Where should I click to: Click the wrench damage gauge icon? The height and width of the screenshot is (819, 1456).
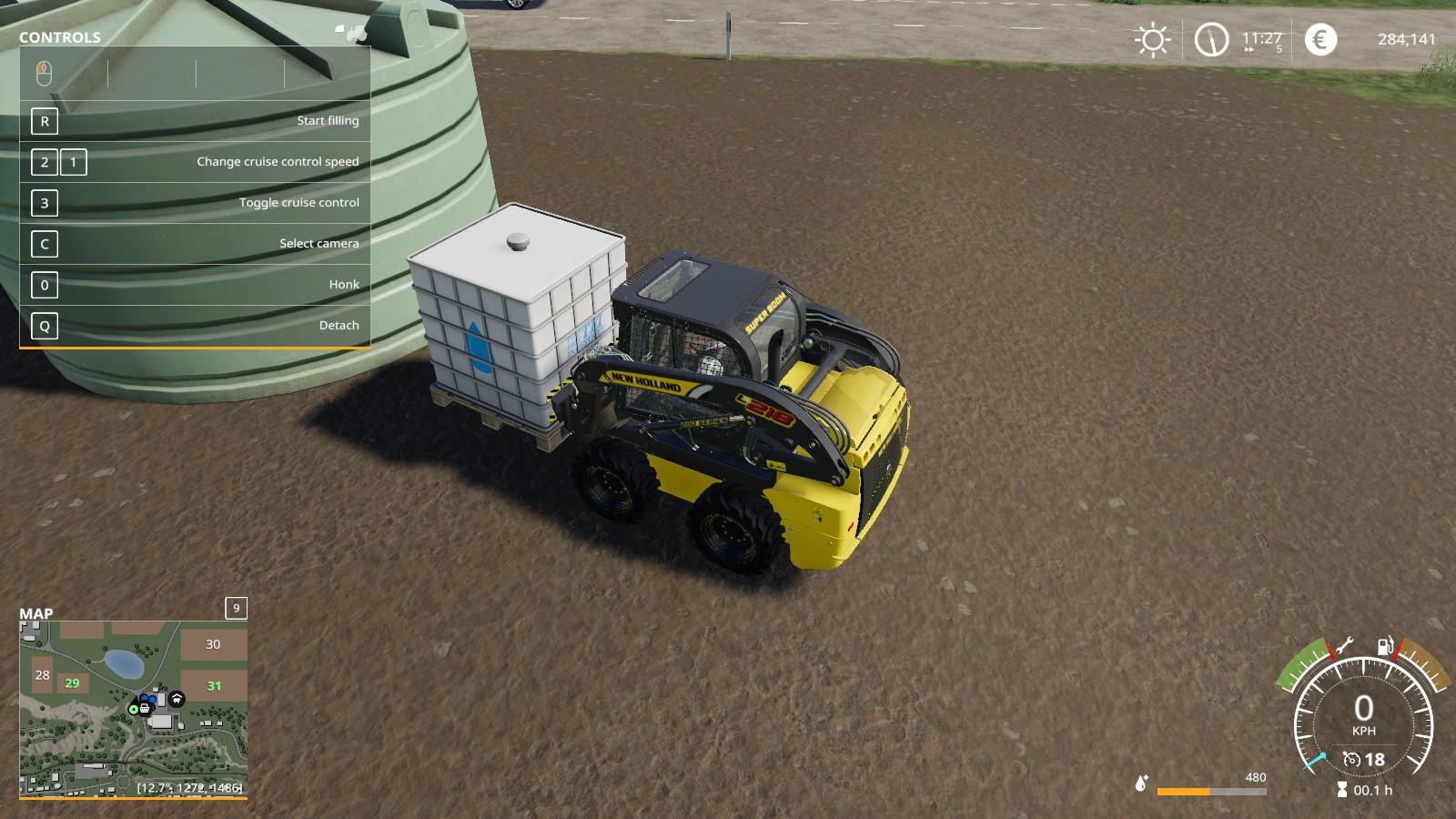[1344, 647]
